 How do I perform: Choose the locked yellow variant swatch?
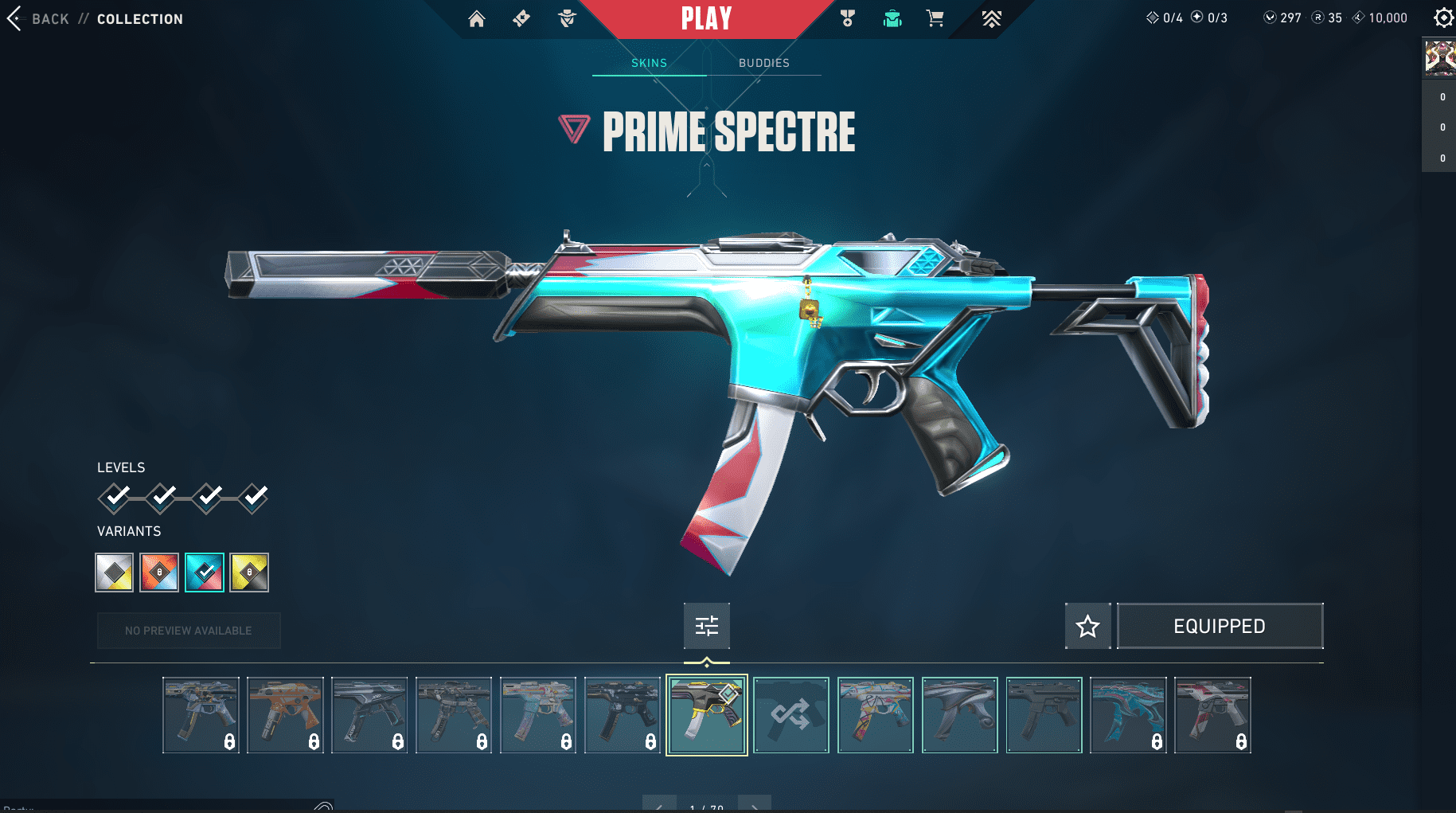(x=249, y=573)
